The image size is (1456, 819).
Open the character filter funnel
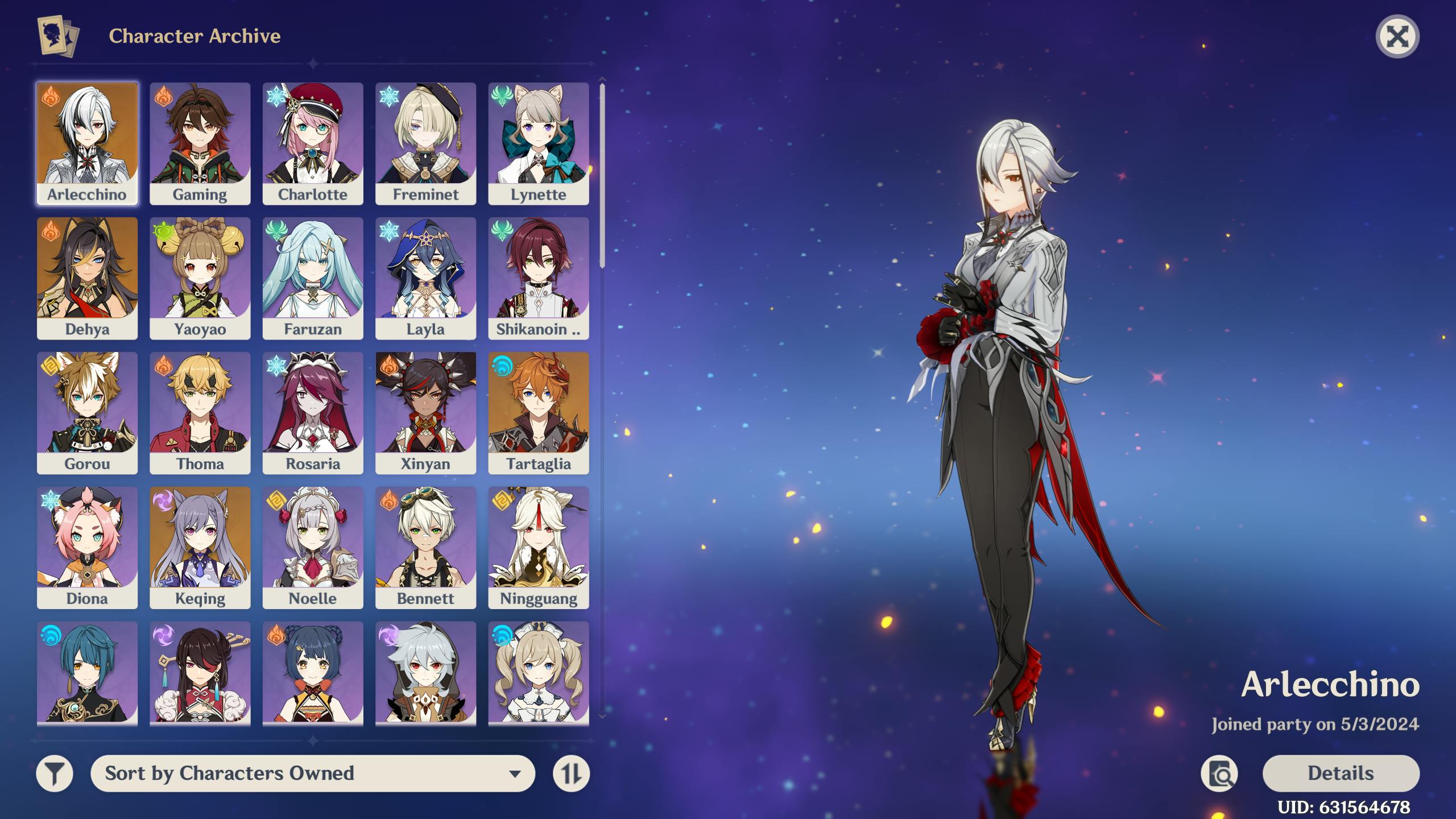55,773
